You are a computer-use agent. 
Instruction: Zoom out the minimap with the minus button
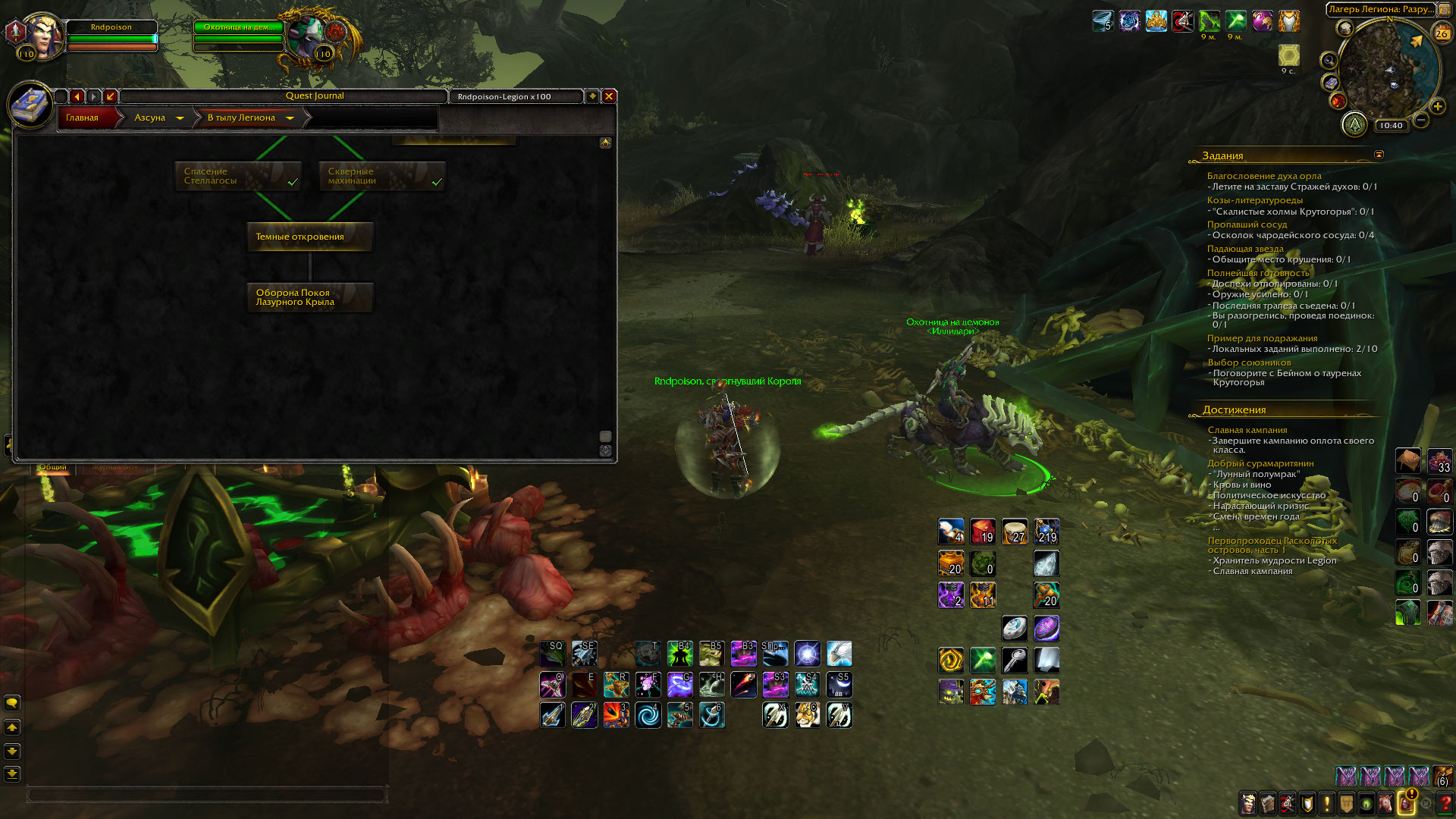[1421, 120]
